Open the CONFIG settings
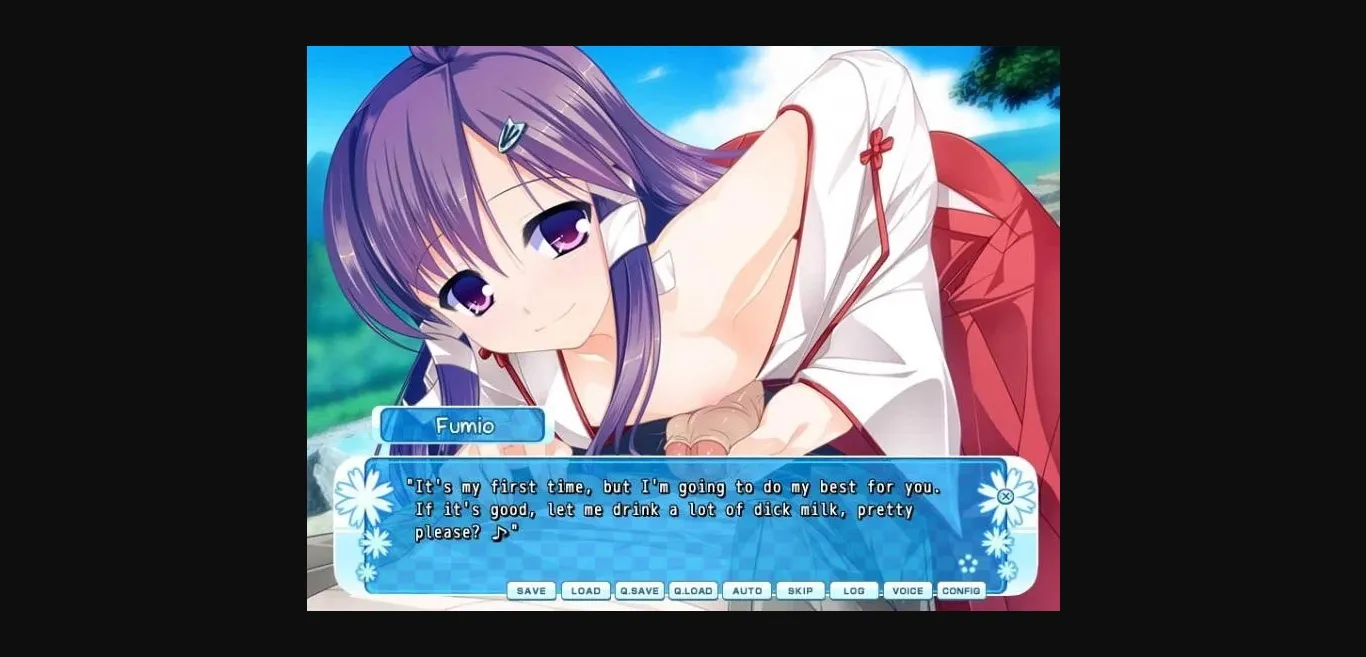This screenshot has width=1366, height=657. point(961,591)
